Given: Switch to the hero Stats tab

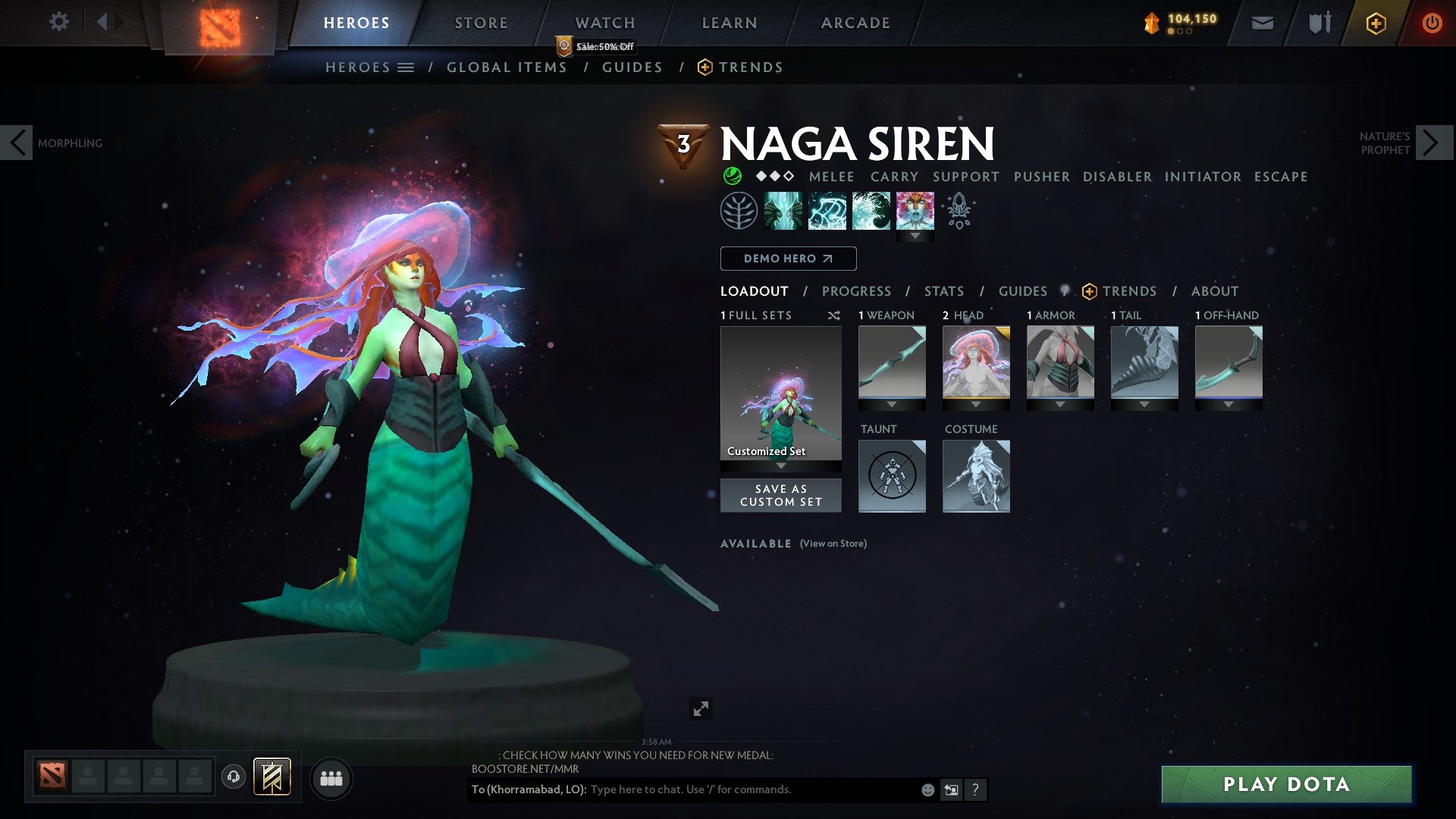Looking at the screenshot, I should 943,291.
